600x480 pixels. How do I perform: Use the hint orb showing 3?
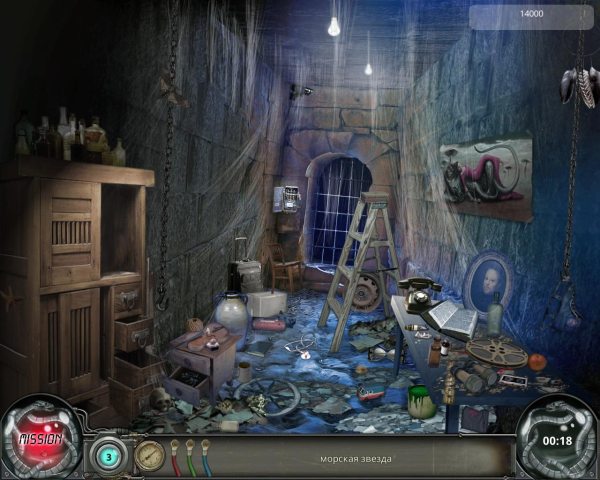point(108,454)
